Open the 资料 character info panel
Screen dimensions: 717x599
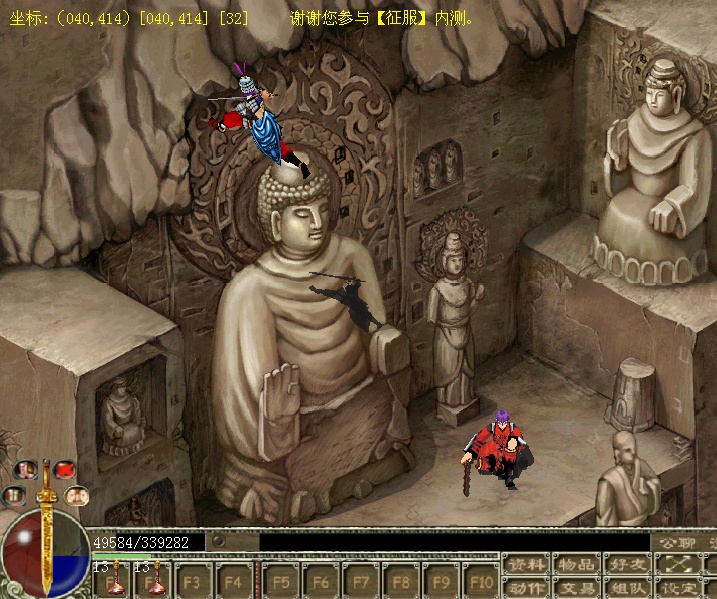[x=525, y=565]
